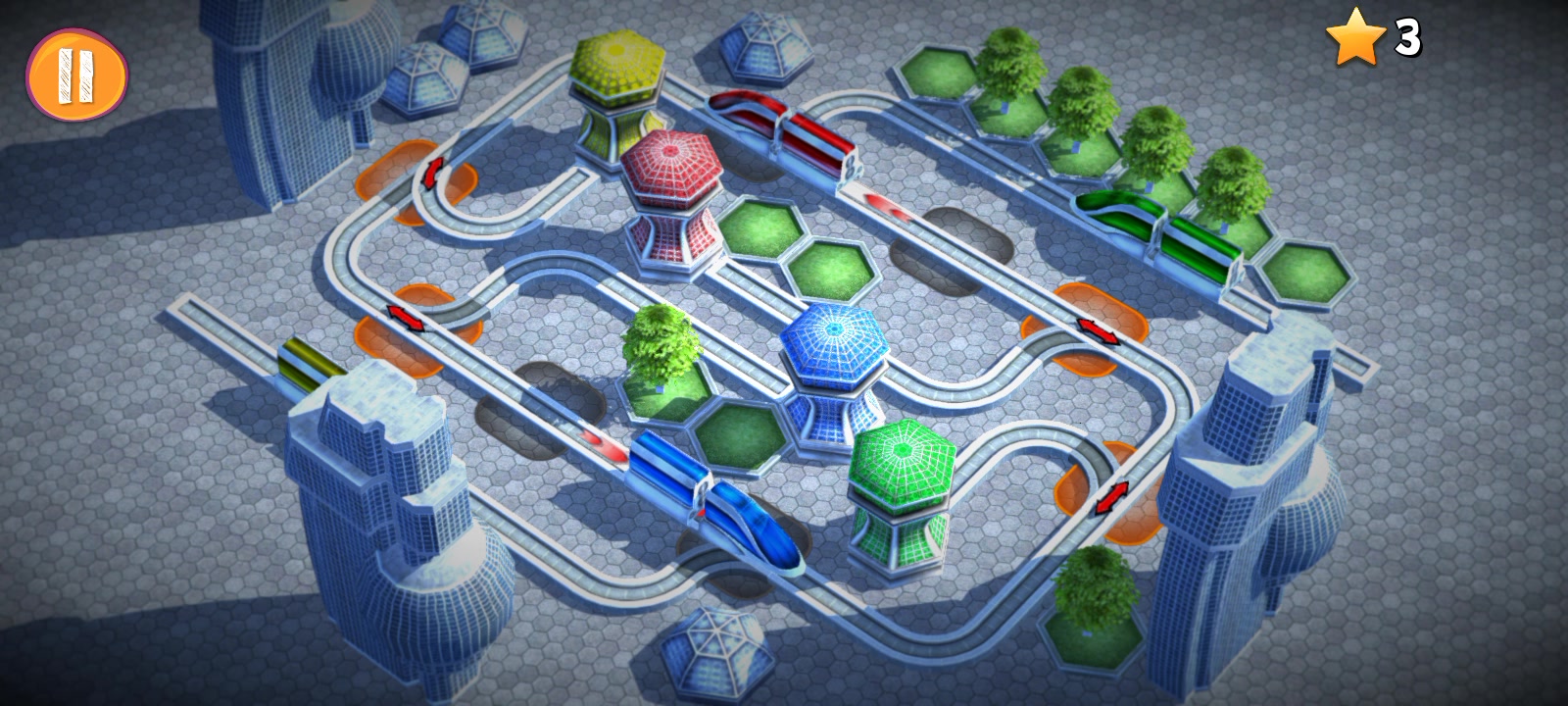Flip the track switch right of green station

[1109, 497]
